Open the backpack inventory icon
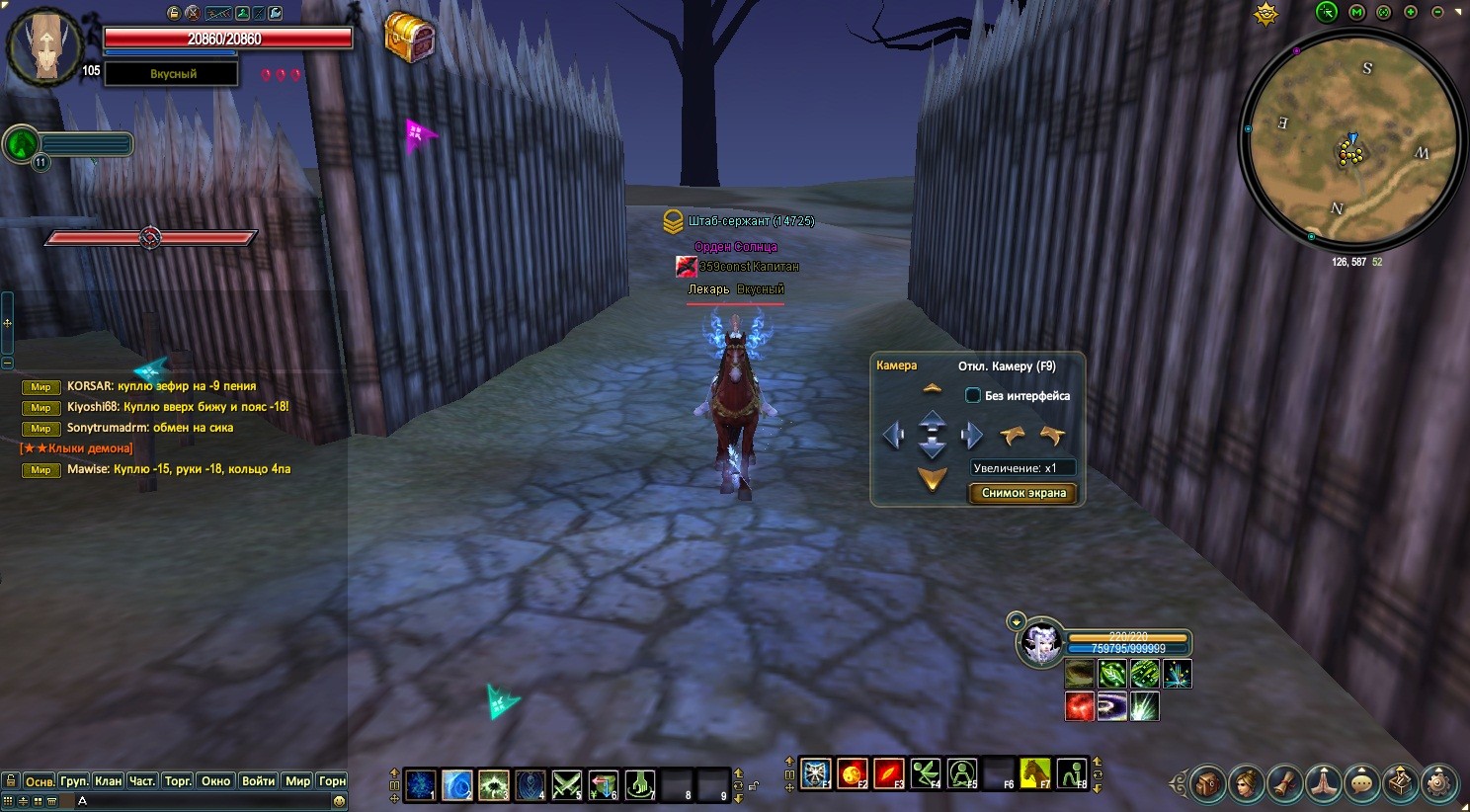 click(x=1208, y=783)
